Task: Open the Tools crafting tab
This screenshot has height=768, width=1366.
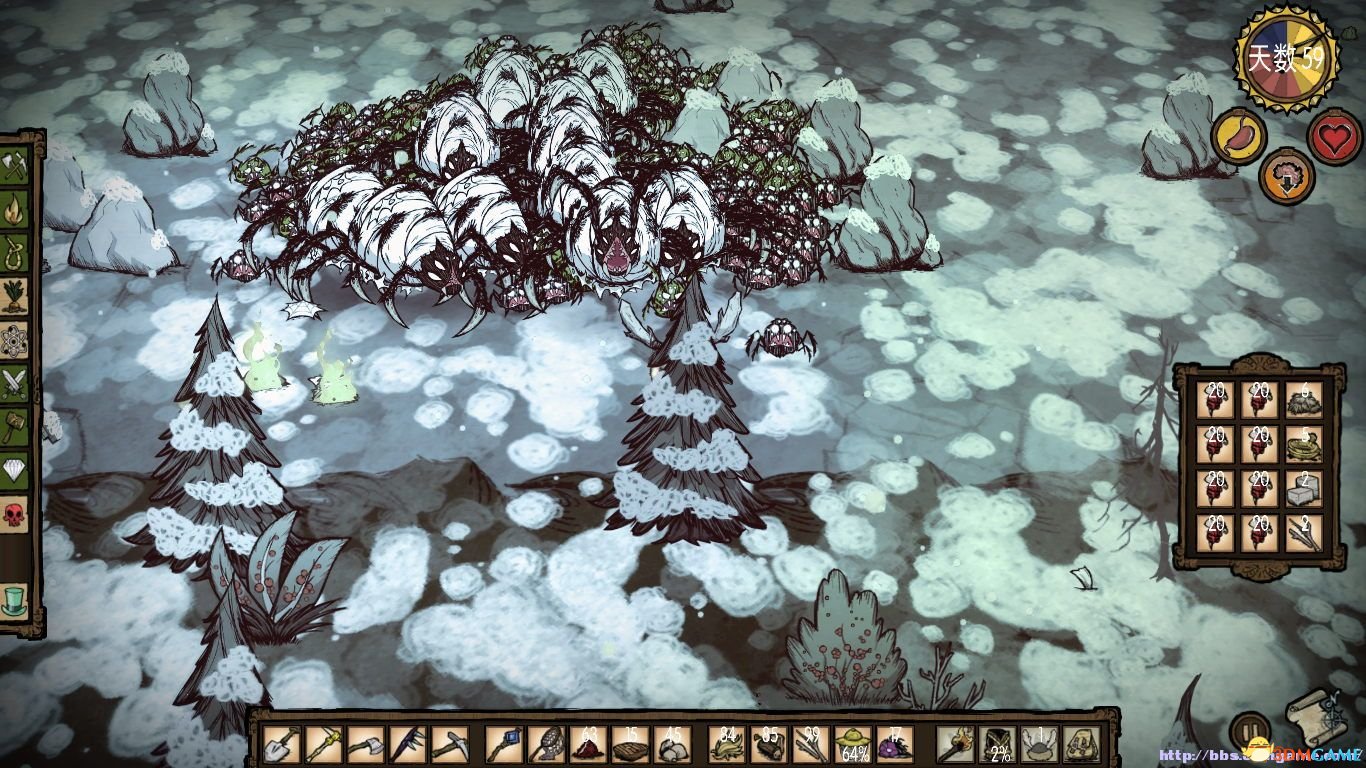Action: pyautogui.click(x=15, y=167)
